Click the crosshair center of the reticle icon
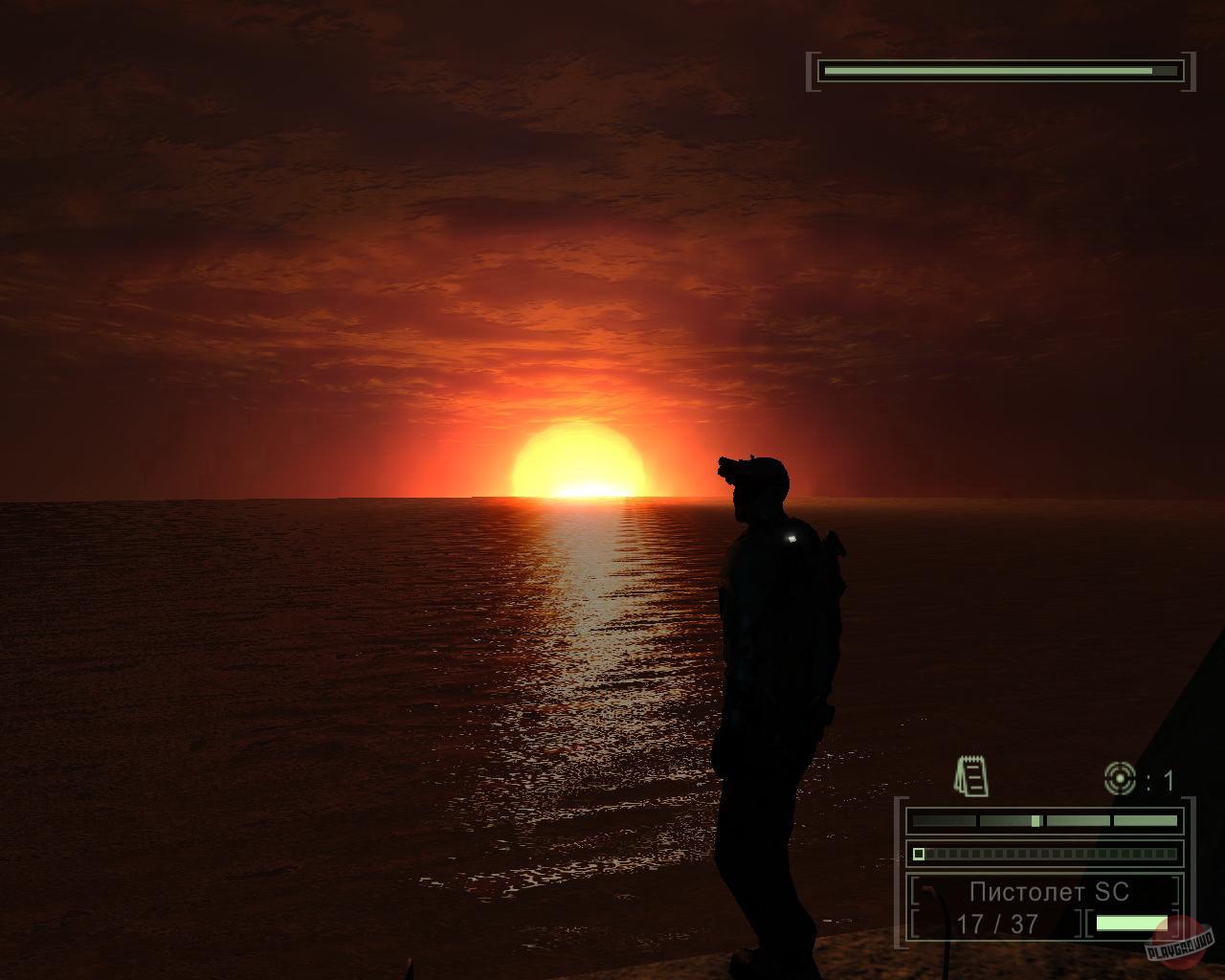This screenshot has height=980, width=1225. tap(1120, 778)
